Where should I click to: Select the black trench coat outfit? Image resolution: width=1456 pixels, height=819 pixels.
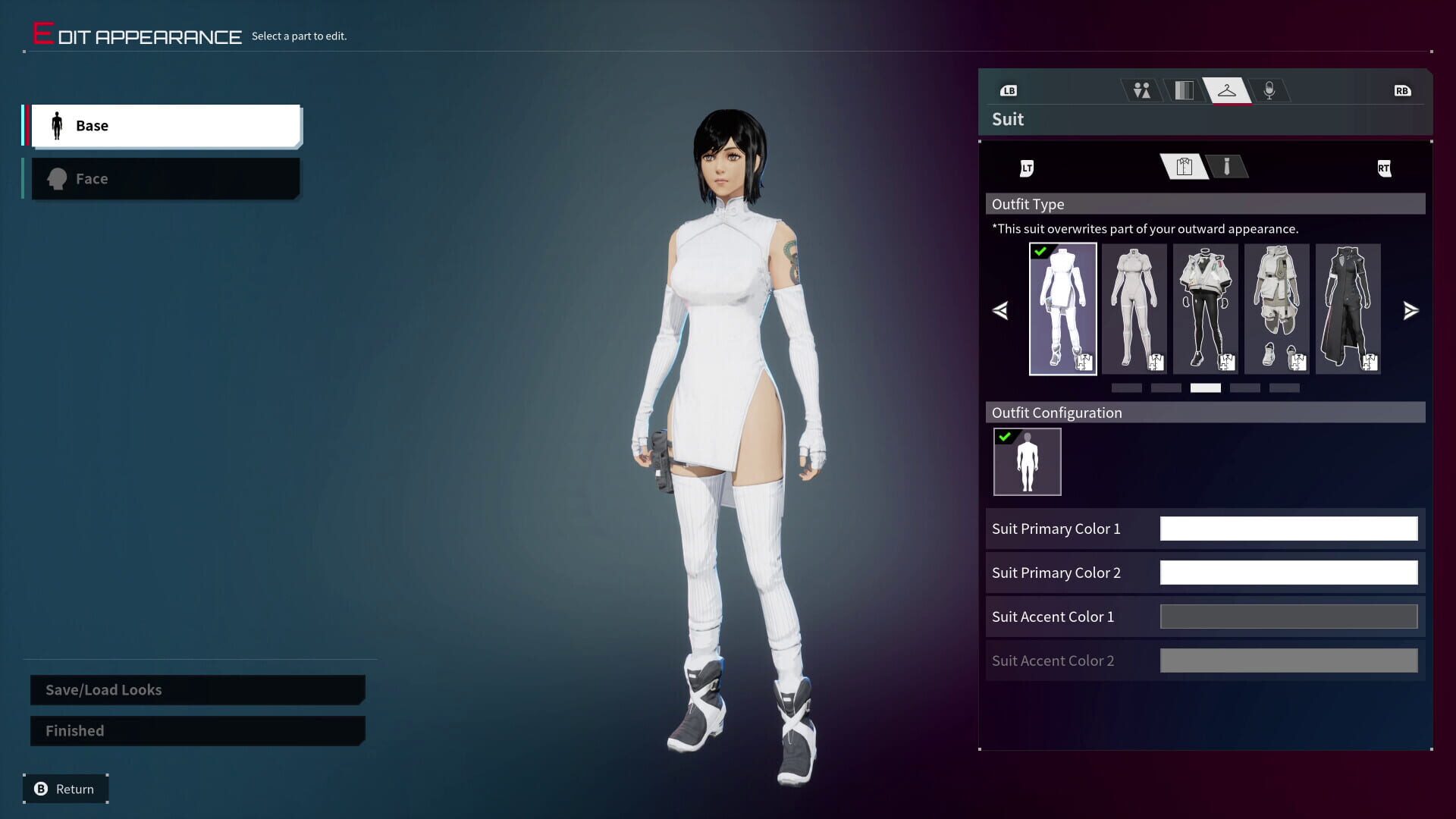click(1348, 308)
